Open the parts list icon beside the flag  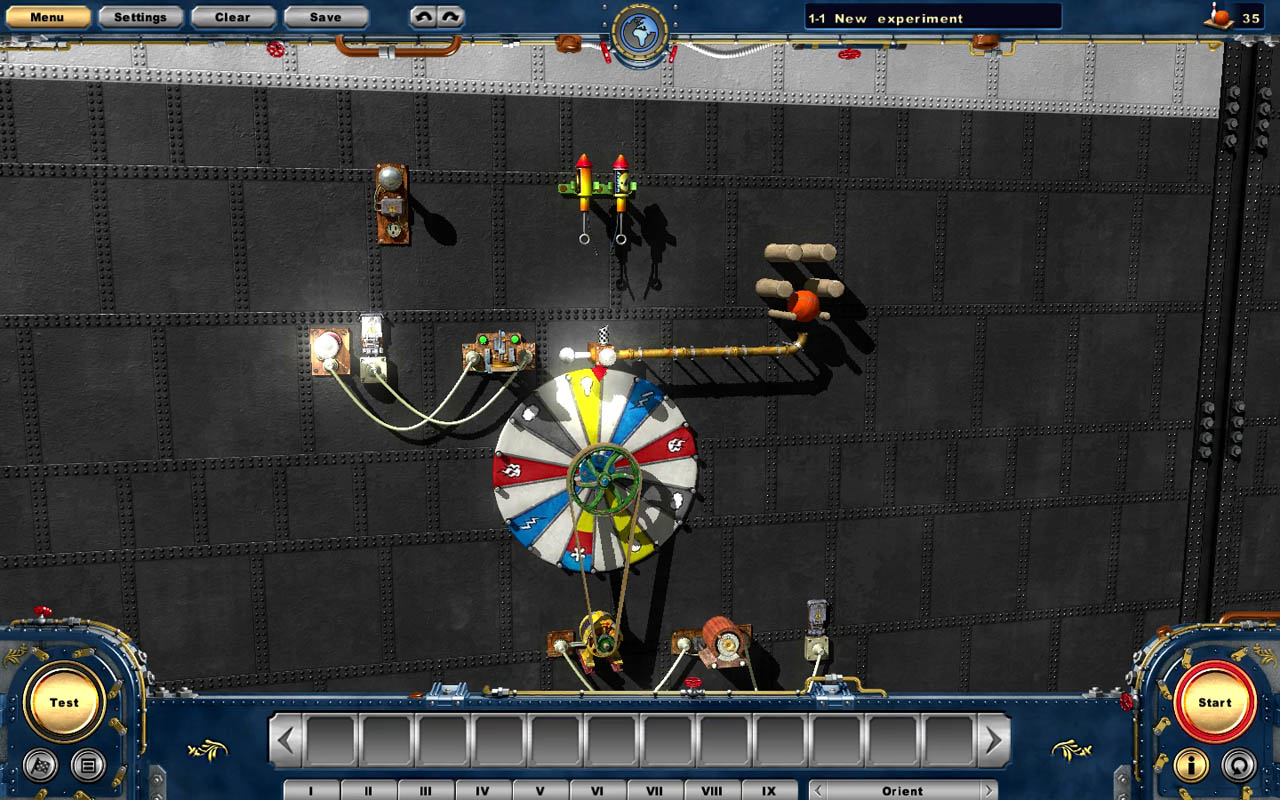click(x=88, y=765)
